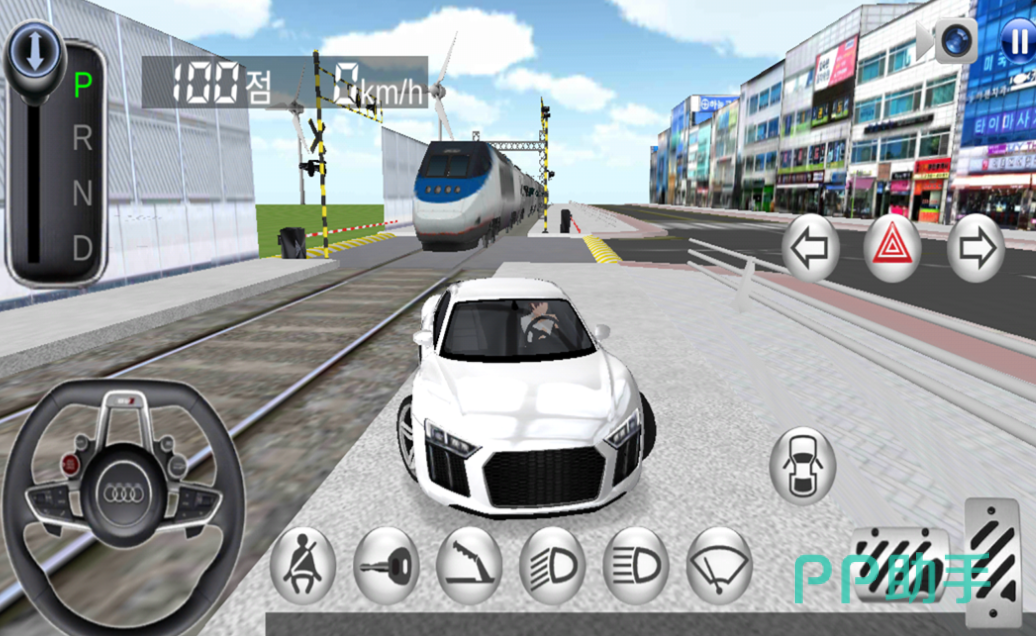This screenshot has width=1036, height=636.
Task: Toggle the handbrake lever button
Action: pos(469,566)
